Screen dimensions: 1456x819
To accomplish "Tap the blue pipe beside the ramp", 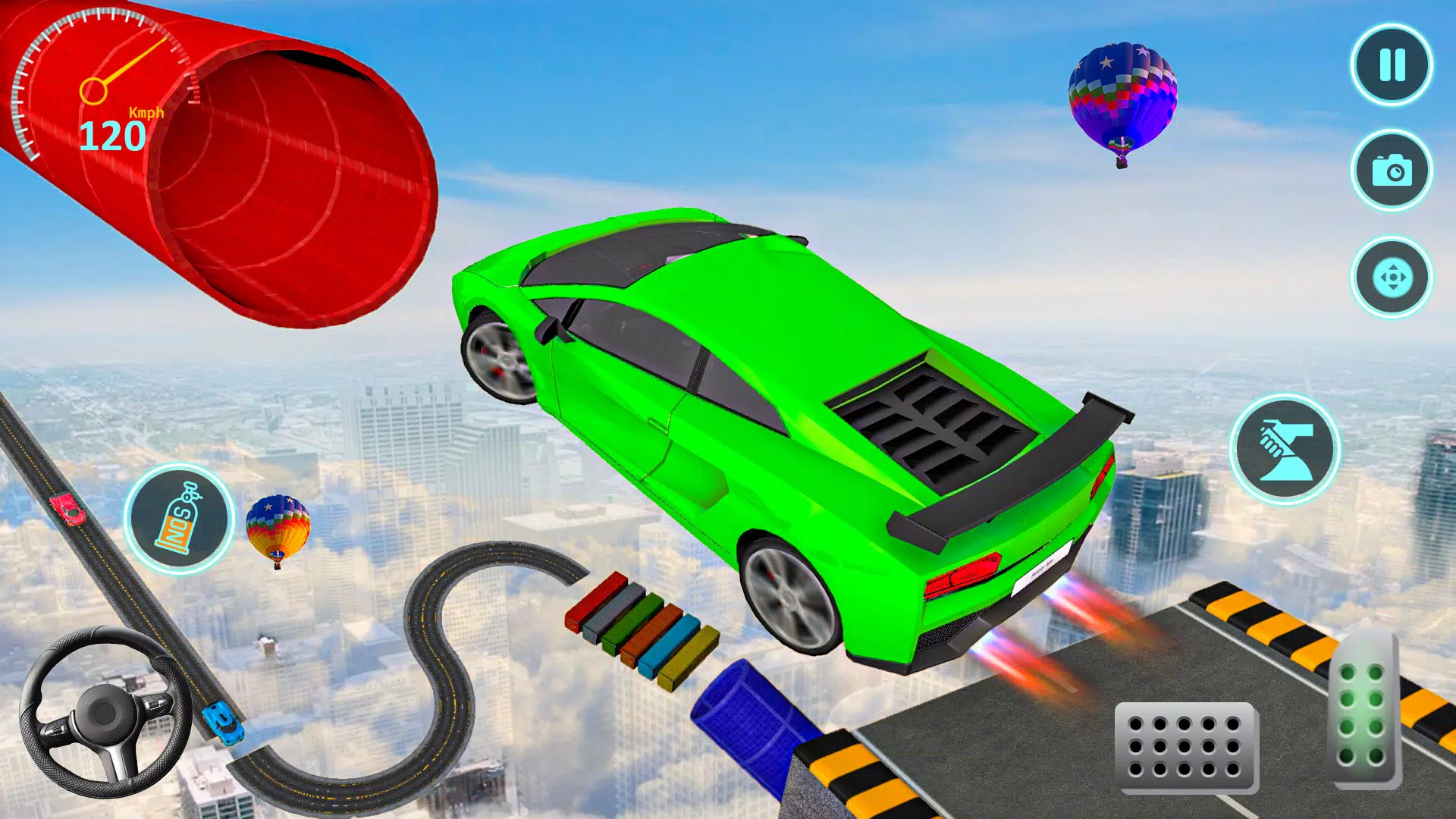I will 751,720.
